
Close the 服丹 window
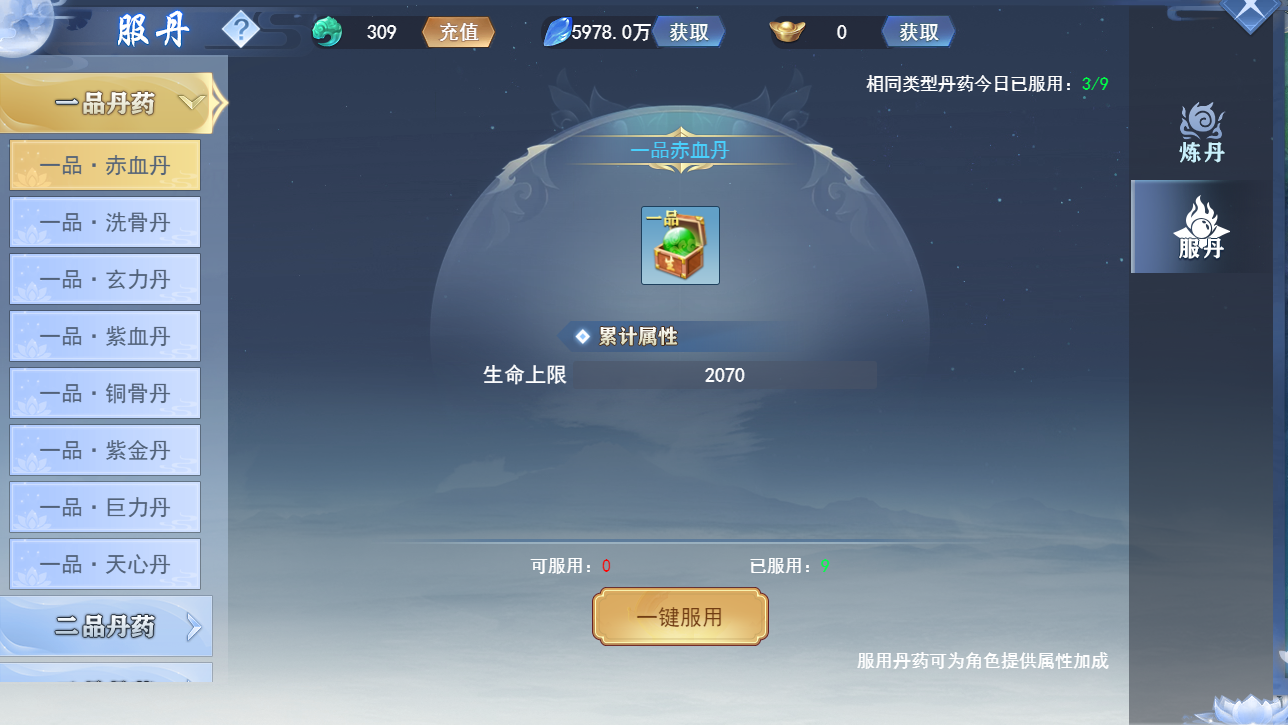(x=1252, y=12)
